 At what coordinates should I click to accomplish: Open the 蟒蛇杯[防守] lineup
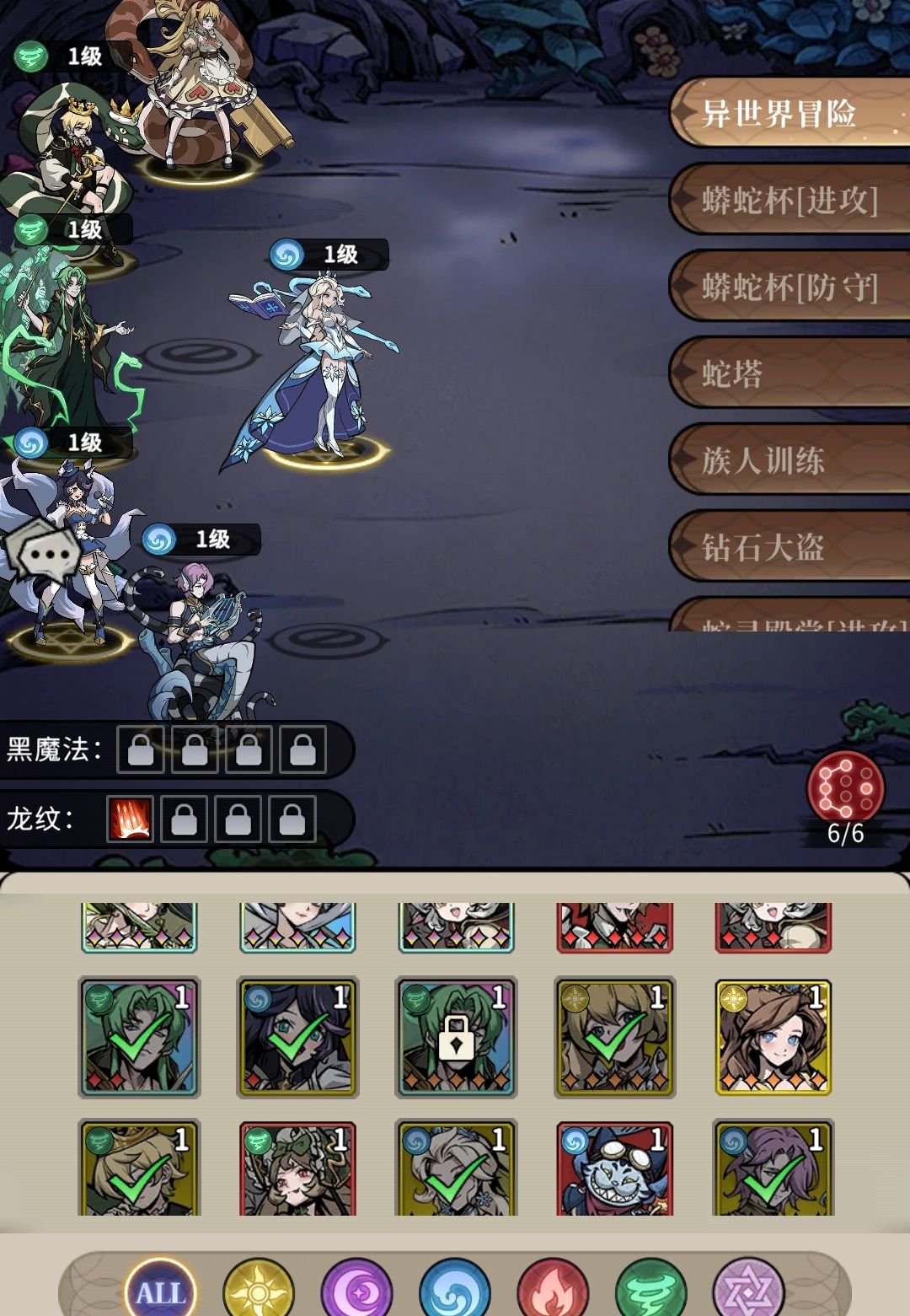click(790, 287)
